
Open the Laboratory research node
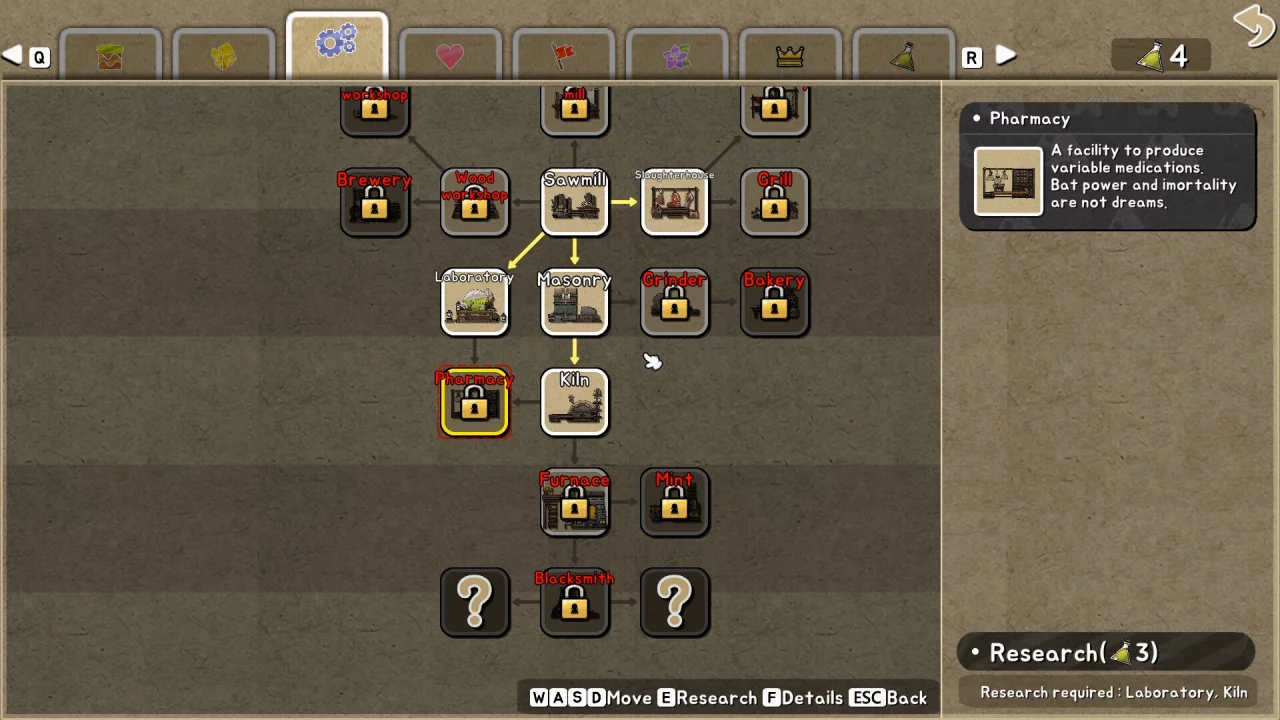click(475, 303)
